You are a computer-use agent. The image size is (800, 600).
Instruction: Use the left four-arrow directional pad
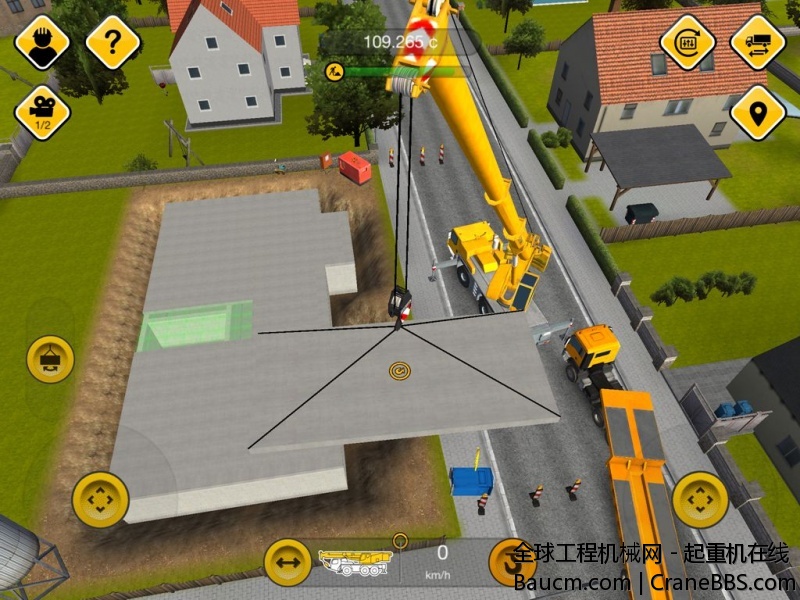[100, 499]
